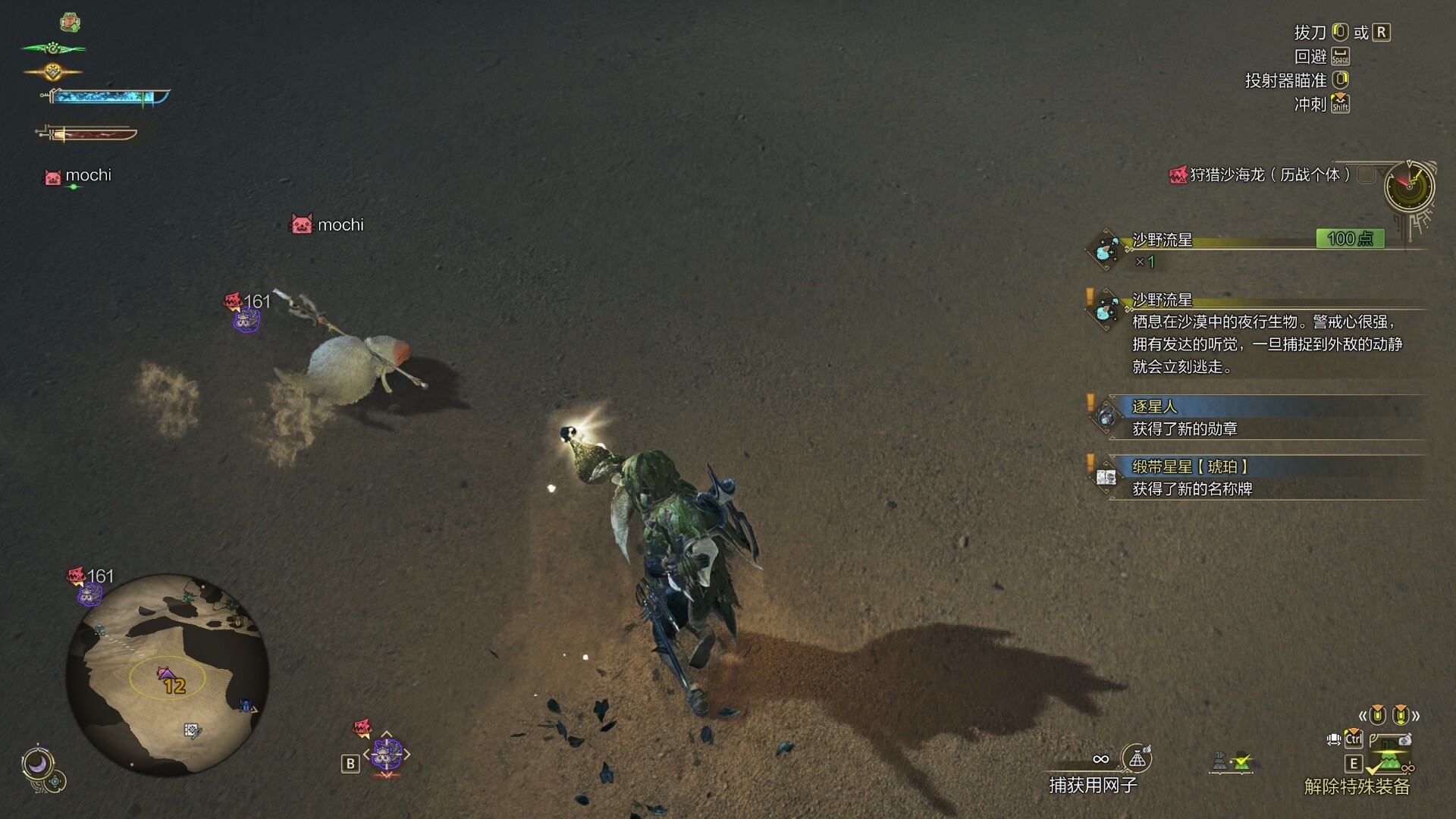Click the monster target icon beside B
This screenshot has width=1456, height=819.
(x=386, y=754)
